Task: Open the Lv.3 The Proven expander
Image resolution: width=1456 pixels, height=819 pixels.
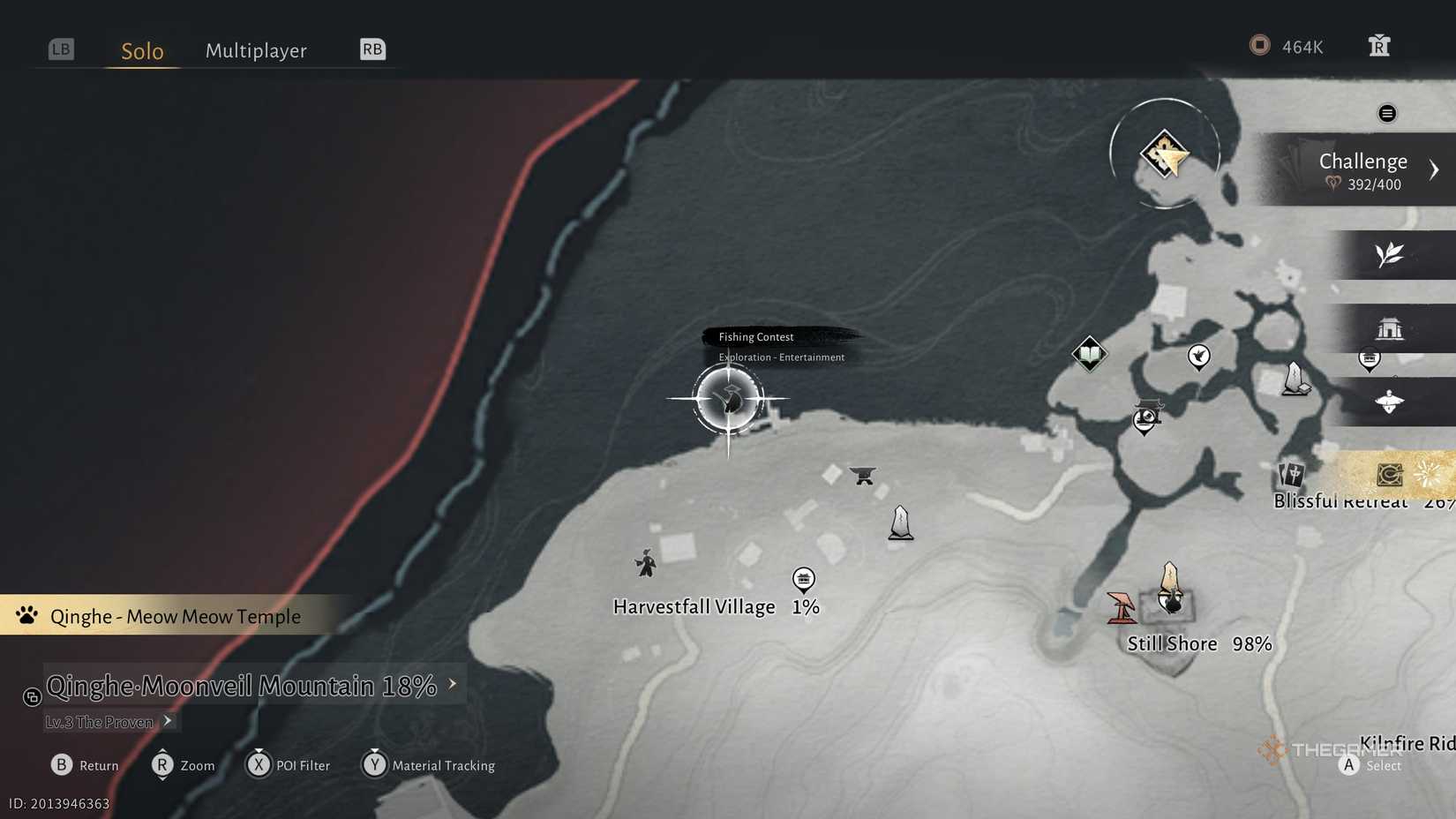Action: (167, 721)
